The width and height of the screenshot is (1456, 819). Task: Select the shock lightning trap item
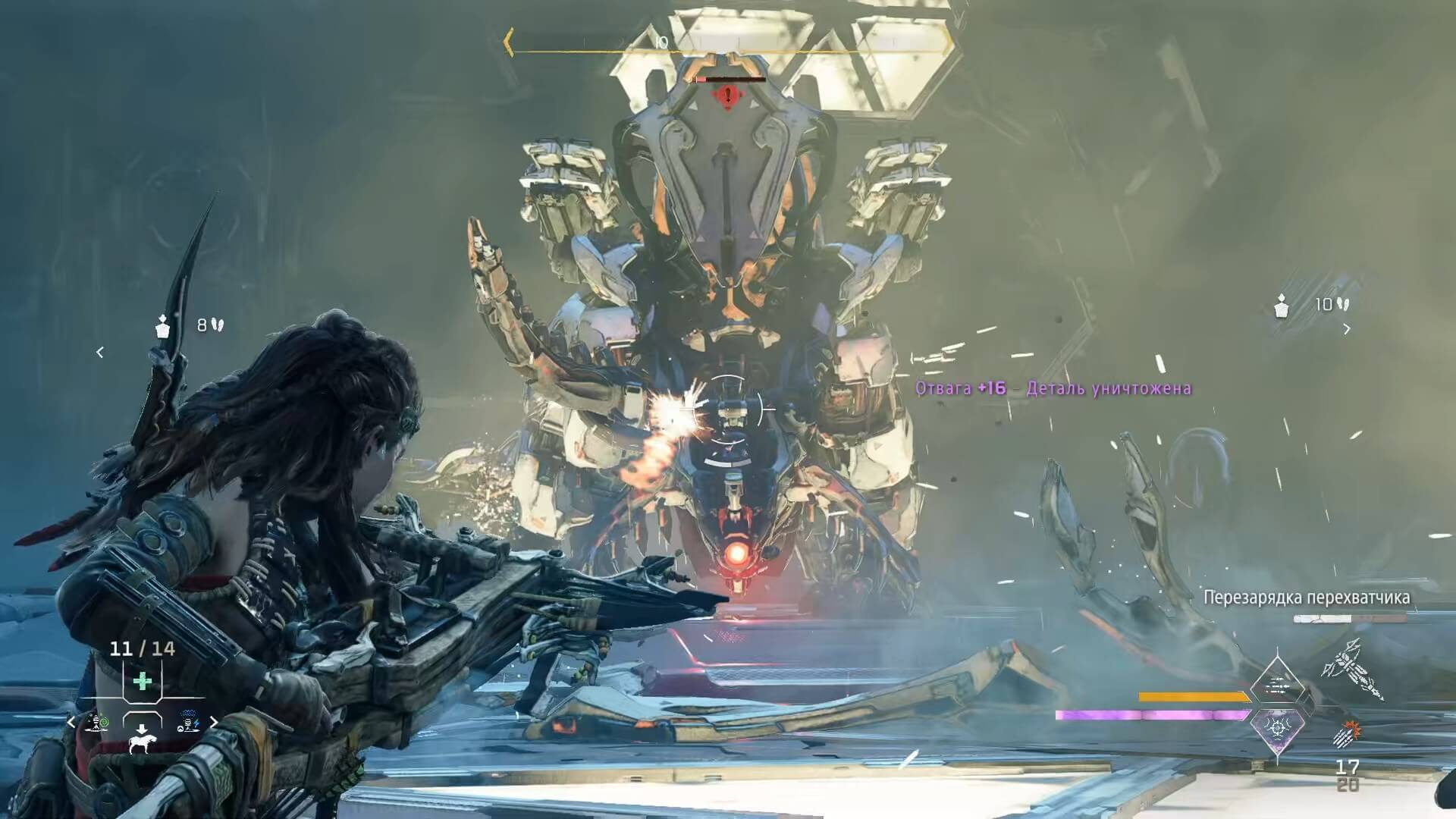pyautogui.click(x=188, y=723)
